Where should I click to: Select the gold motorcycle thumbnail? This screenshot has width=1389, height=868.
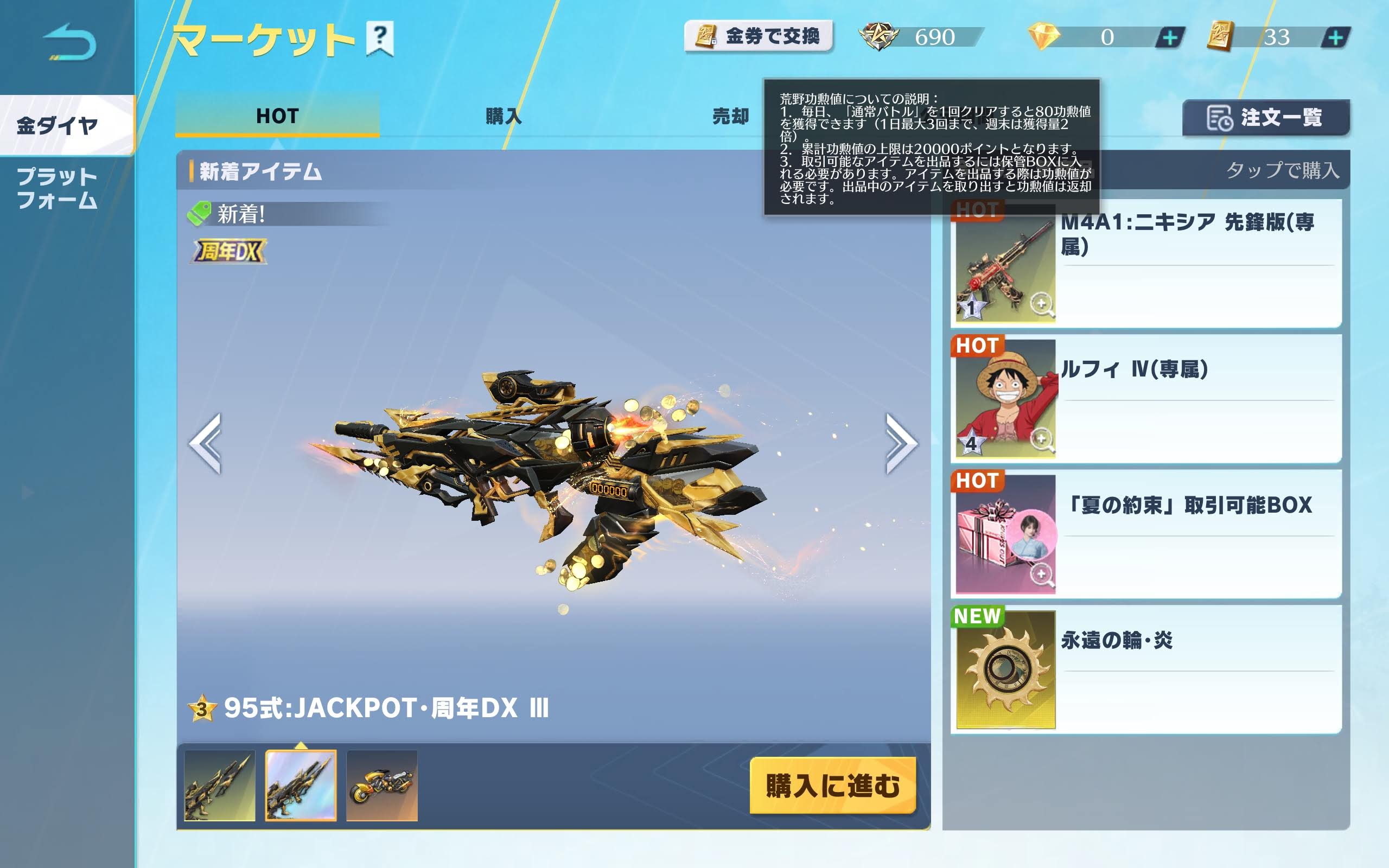click(x=381, y=785)
